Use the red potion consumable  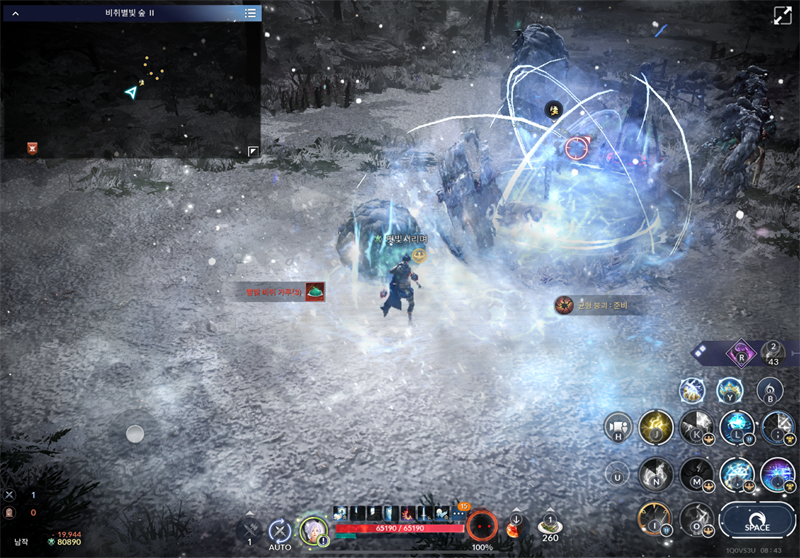pyautogui.click(x=516, y=526)
